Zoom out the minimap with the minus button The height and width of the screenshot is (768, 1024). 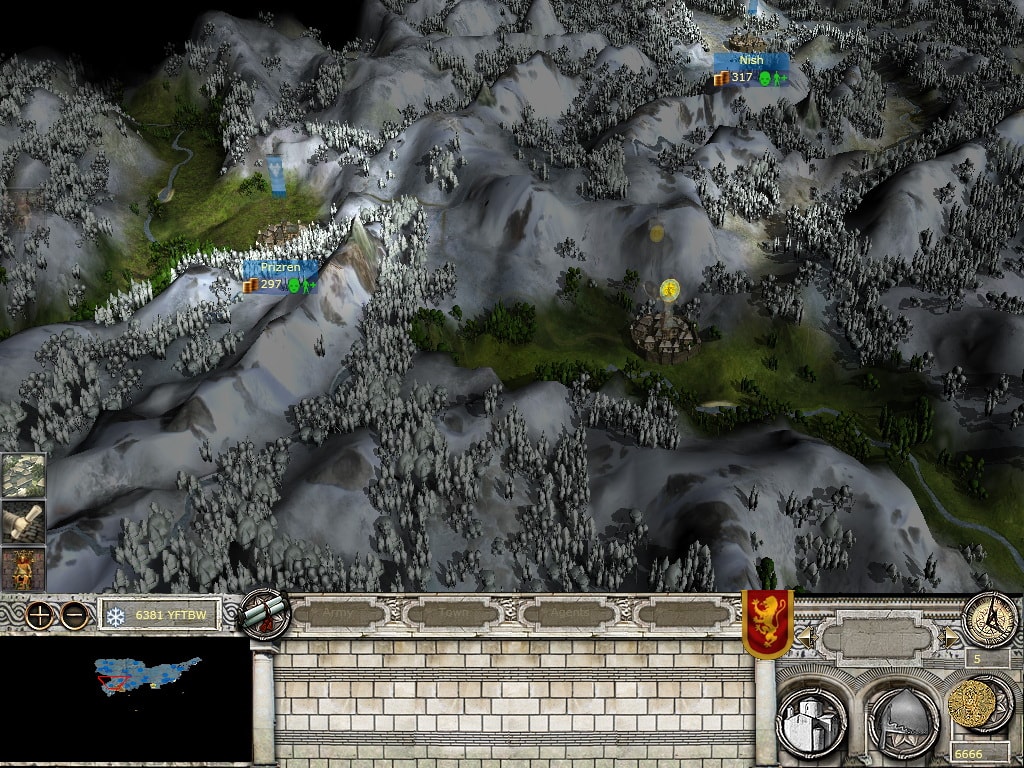click(74, 615)
